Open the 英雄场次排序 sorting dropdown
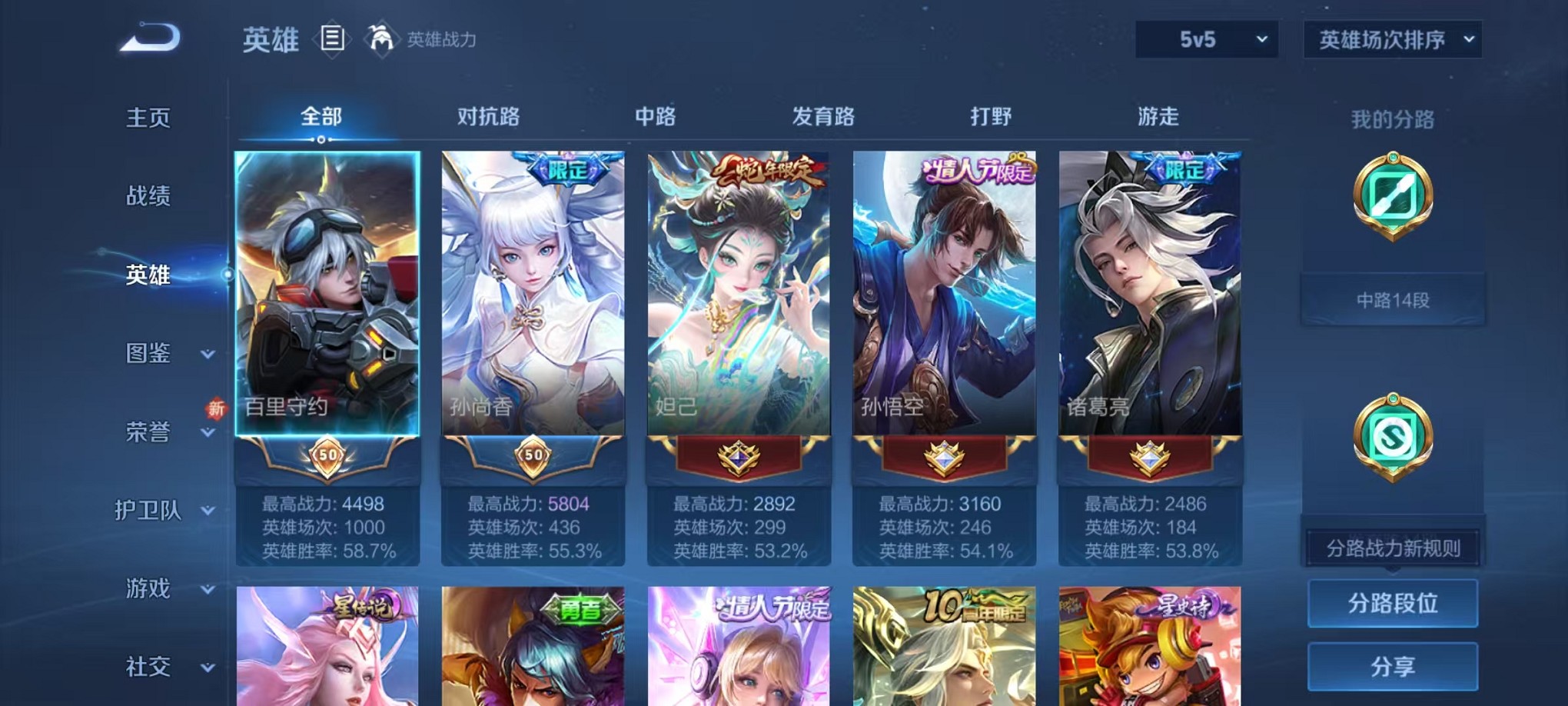1568x706 pixels. 1393,38
